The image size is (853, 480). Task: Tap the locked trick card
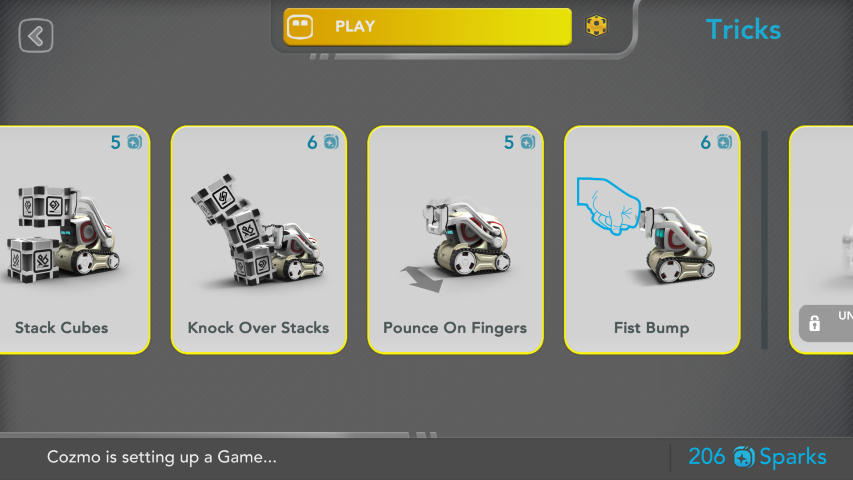[x=824, y=240]
